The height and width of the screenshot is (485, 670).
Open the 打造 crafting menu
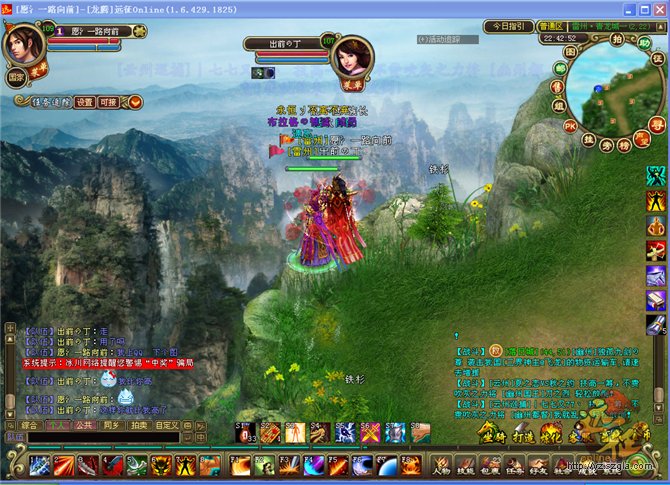[524, 436]
